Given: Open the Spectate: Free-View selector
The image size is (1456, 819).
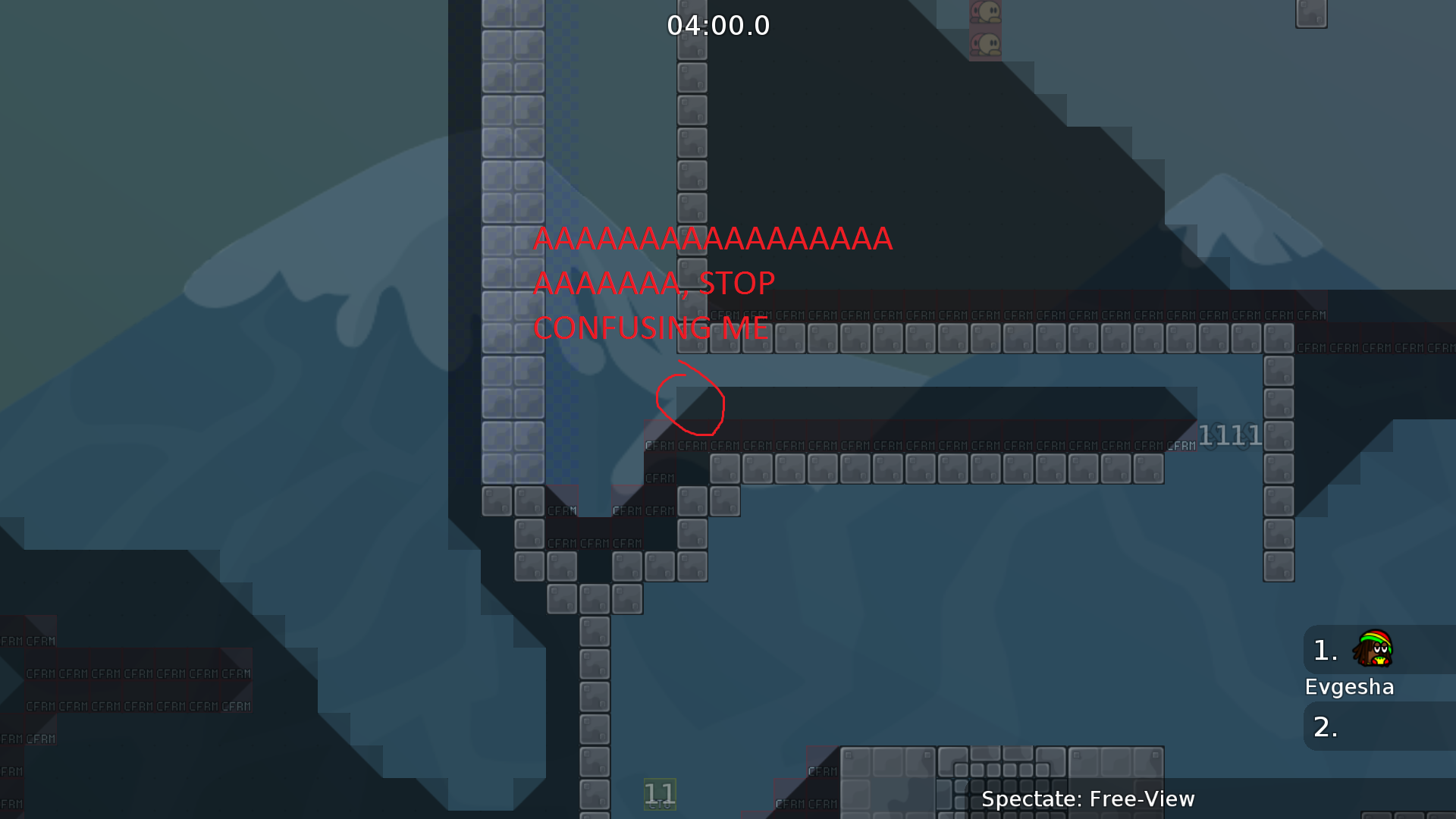Looking at the screenshot, I should point(1087,799).
